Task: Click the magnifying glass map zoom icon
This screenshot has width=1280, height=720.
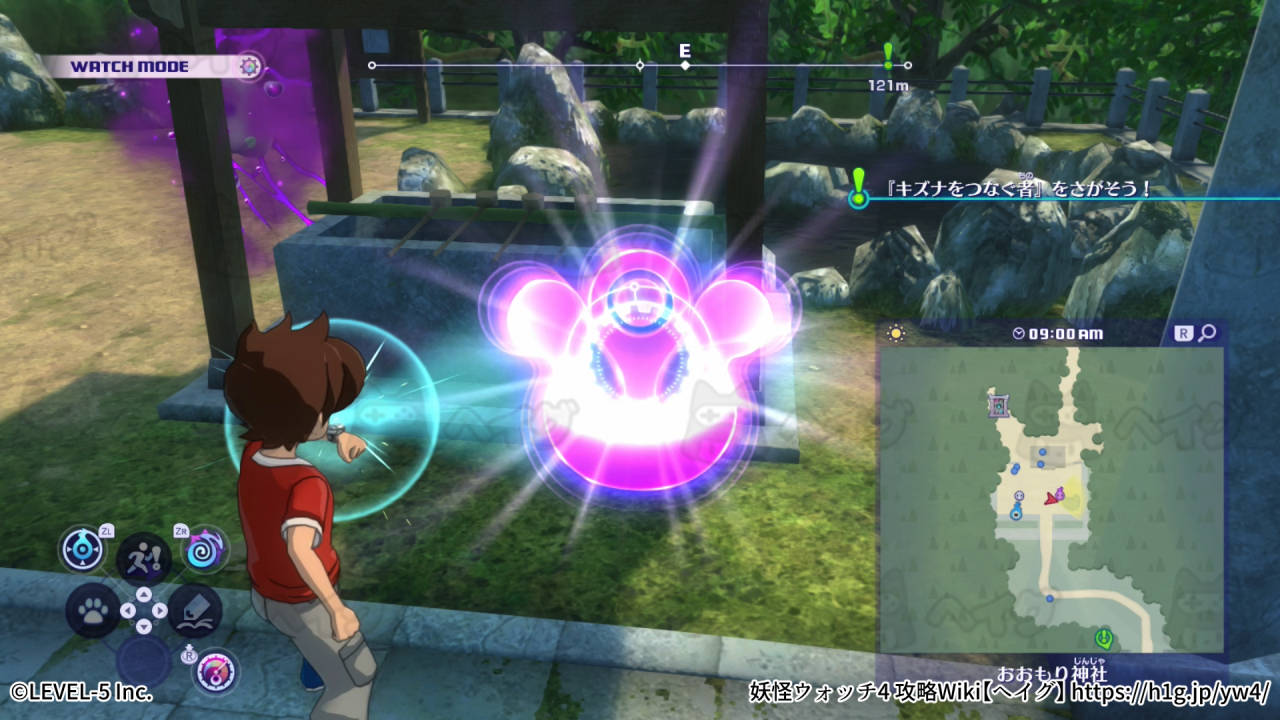Action: tap(1207, 333)
